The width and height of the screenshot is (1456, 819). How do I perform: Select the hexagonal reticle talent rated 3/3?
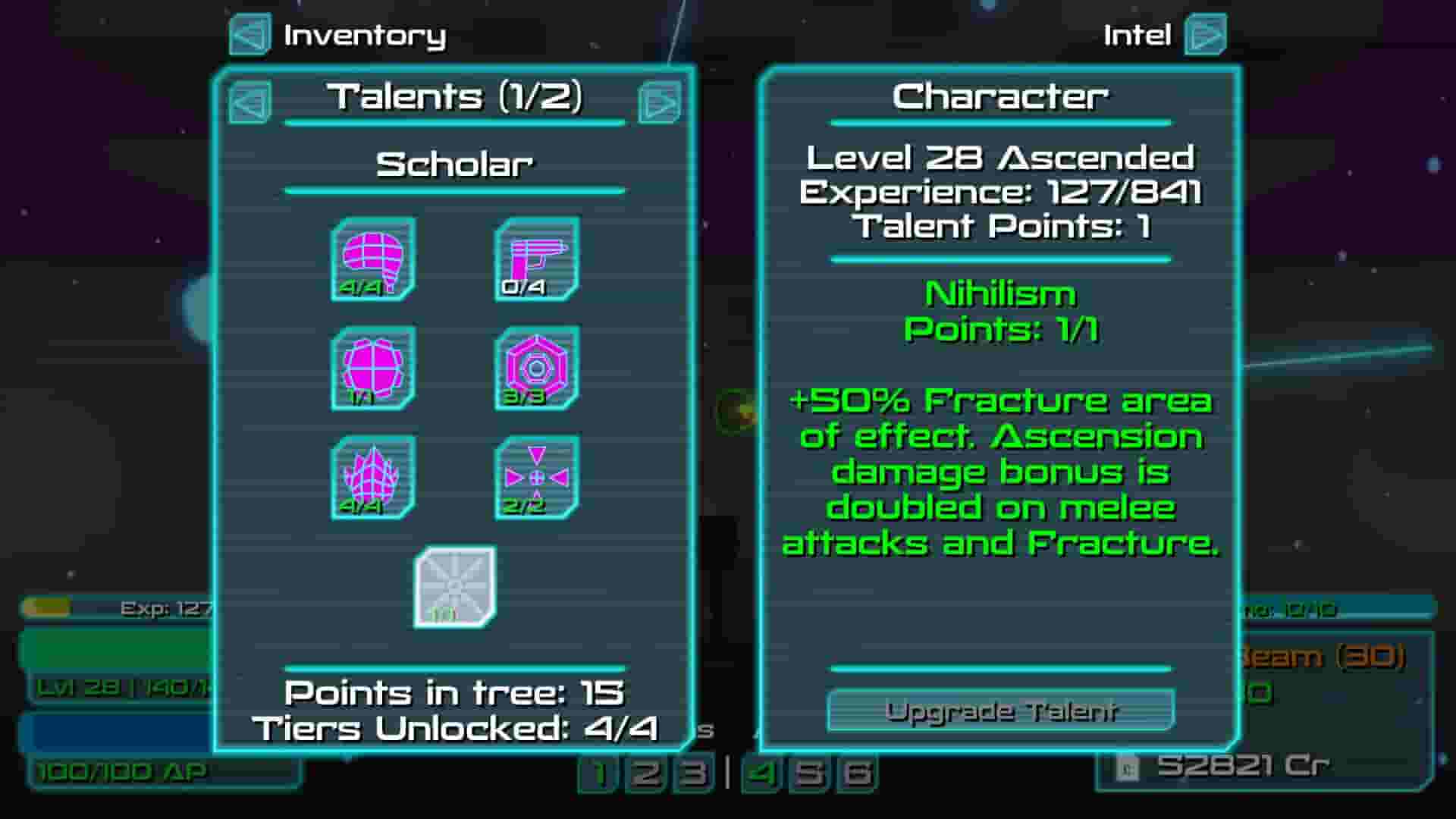(536, 369)
